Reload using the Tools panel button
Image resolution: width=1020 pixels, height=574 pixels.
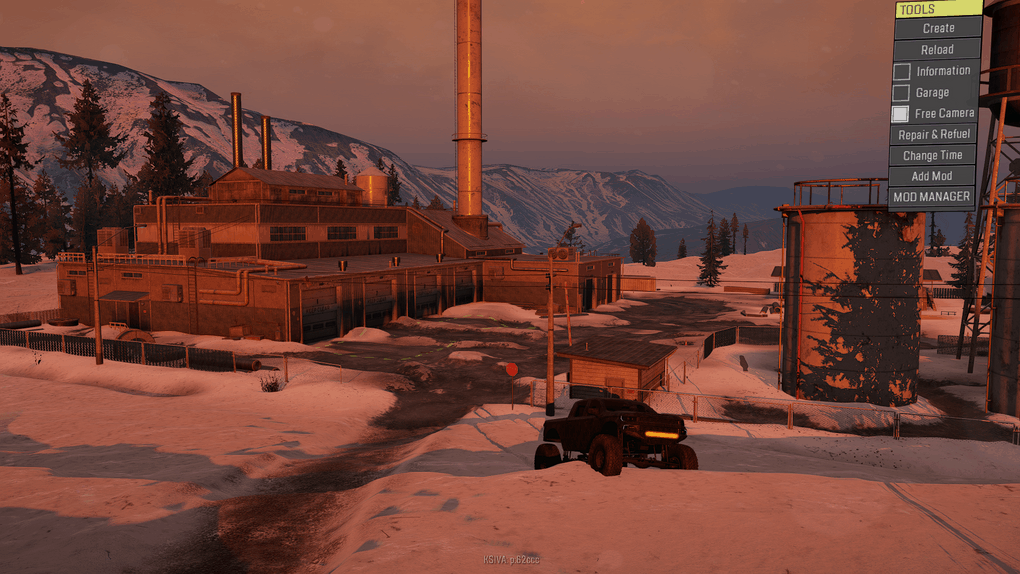937,49
